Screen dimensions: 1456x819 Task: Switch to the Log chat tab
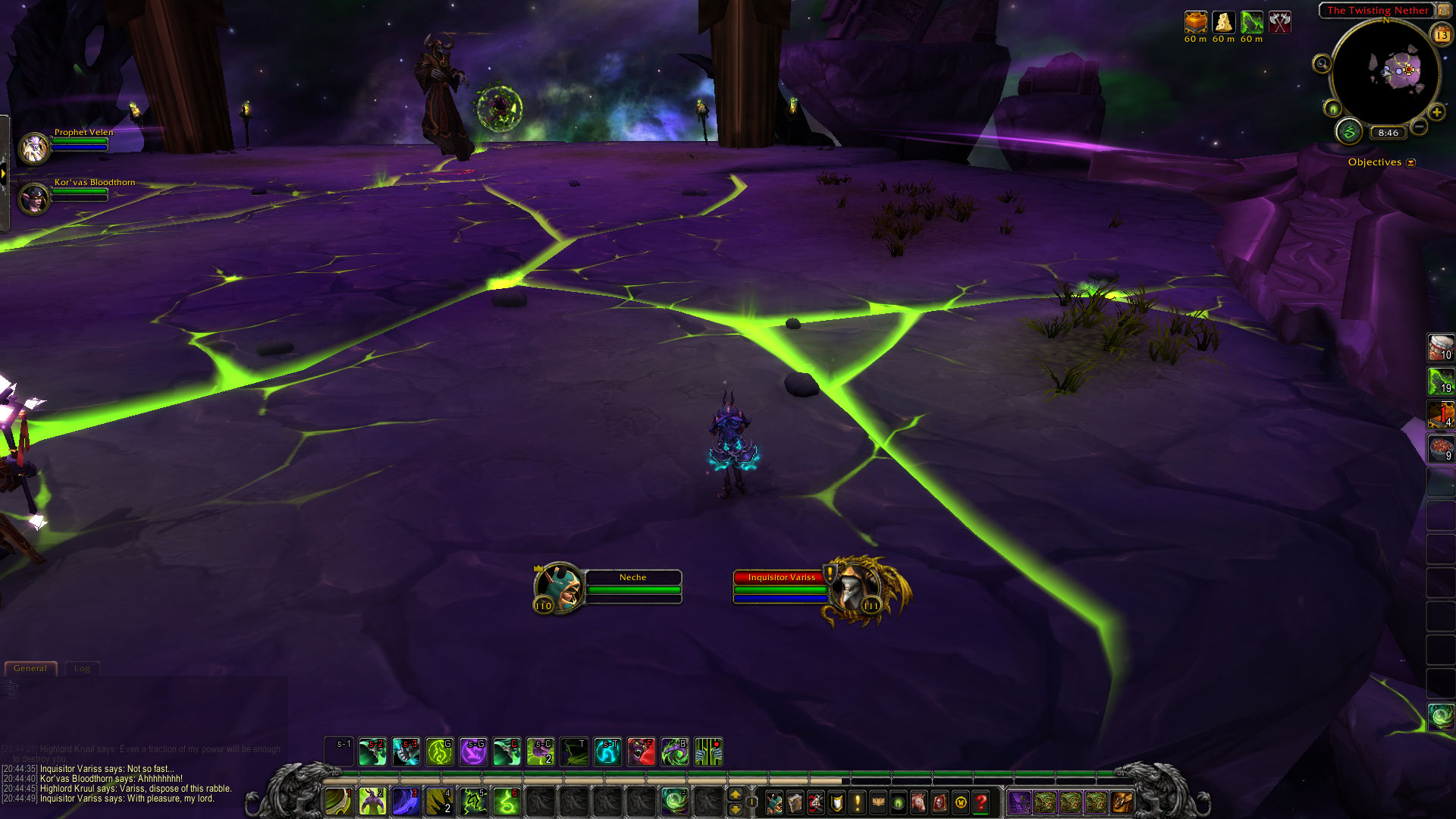point(82,668)
